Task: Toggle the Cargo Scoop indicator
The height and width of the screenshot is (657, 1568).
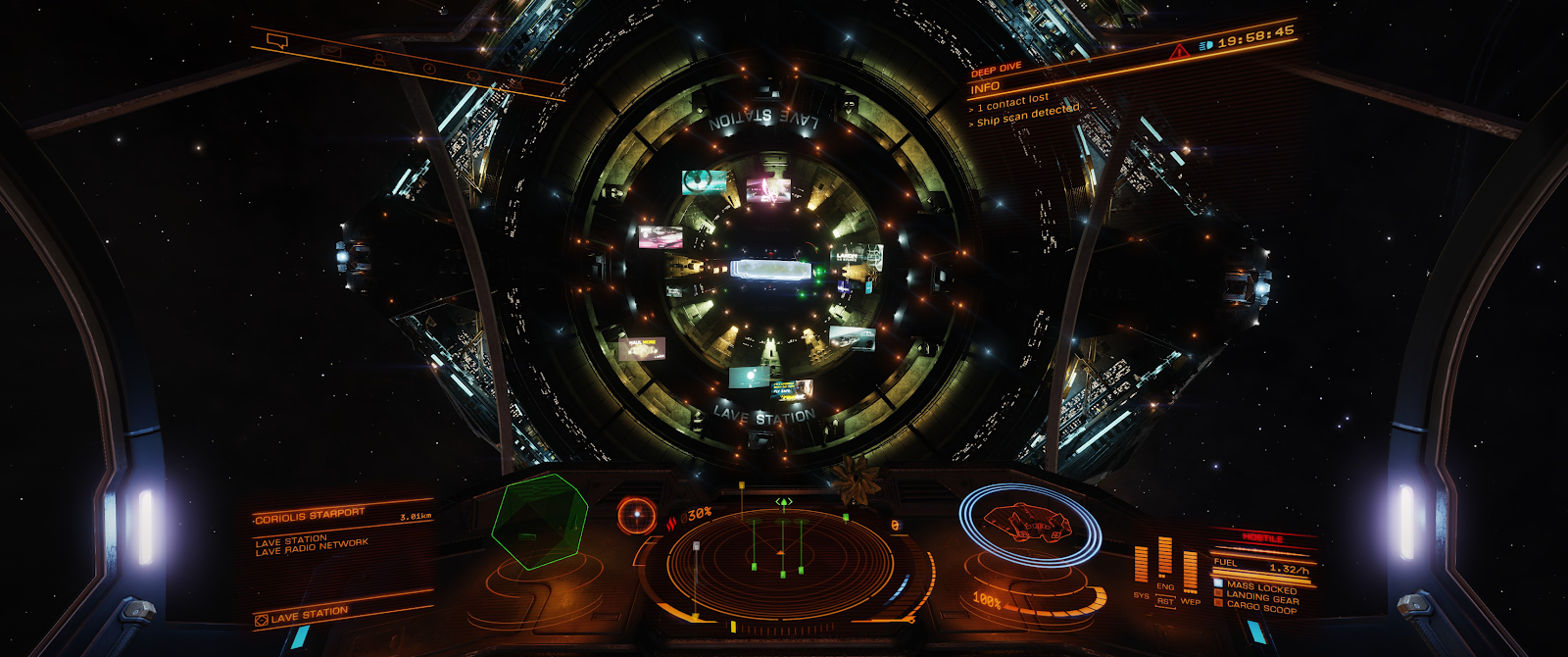Action: (1260, 608)
